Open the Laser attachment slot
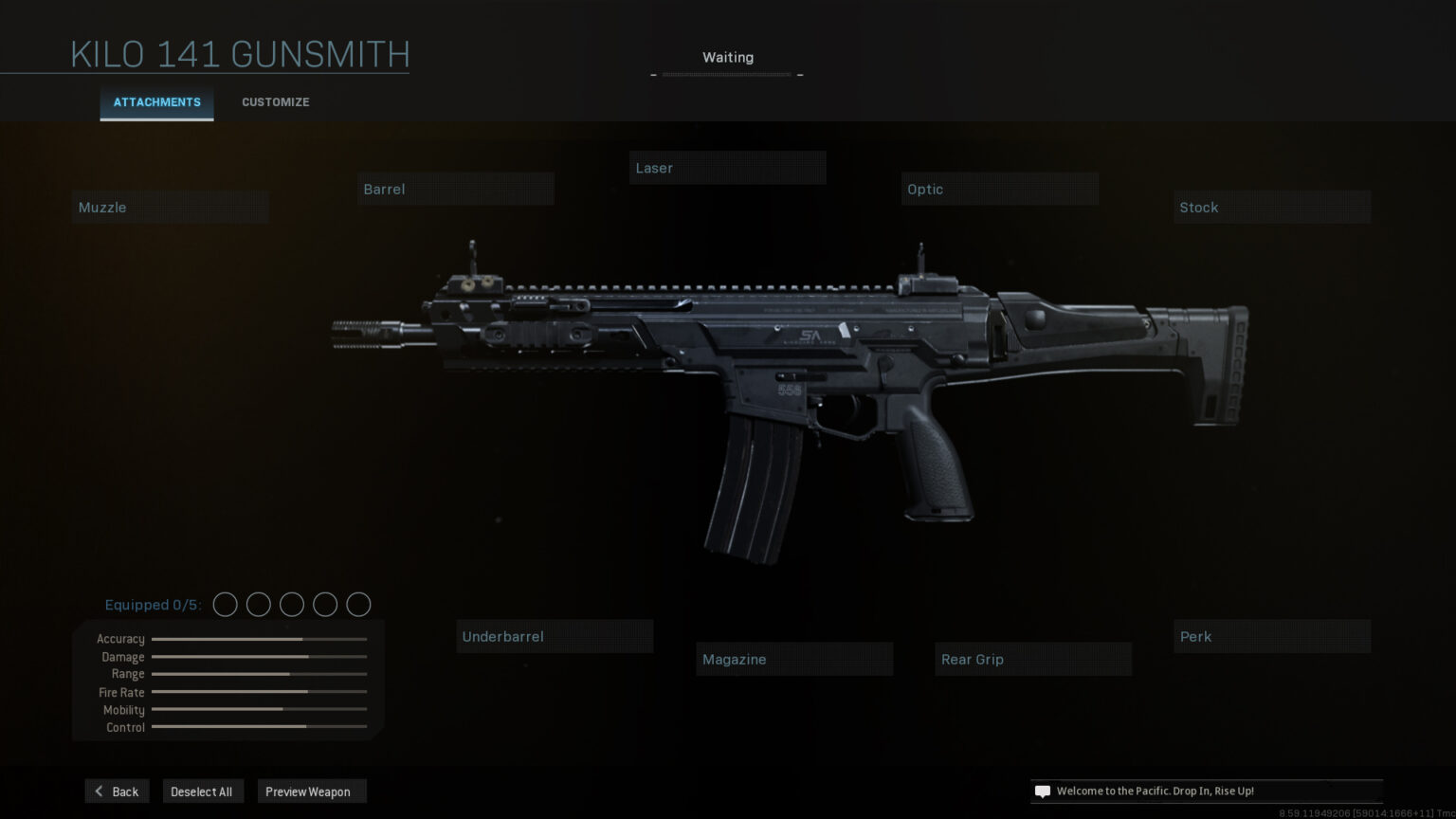 (x=727, y=169)
